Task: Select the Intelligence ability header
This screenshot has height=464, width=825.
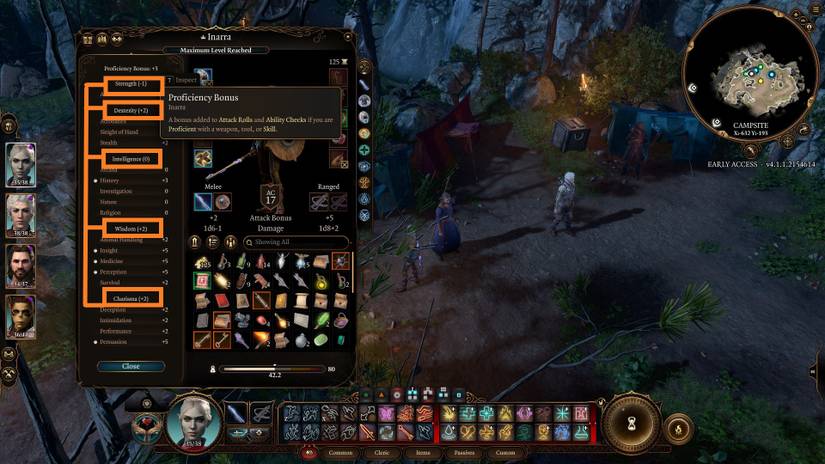Action: 131,158
